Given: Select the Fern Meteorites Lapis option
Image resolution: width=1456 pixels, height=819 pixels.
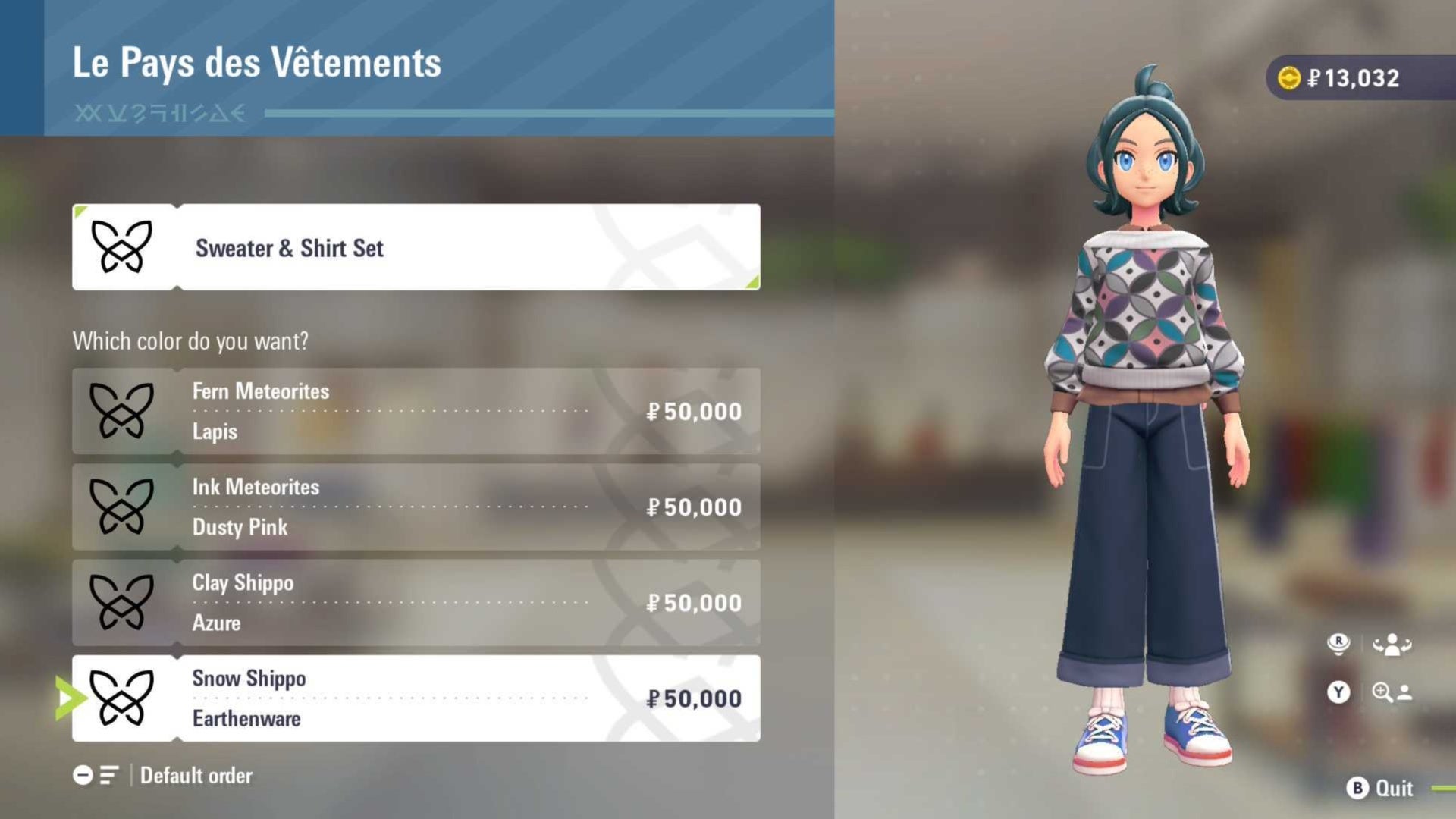Looking at the screenshot, I should coord(417,411).
